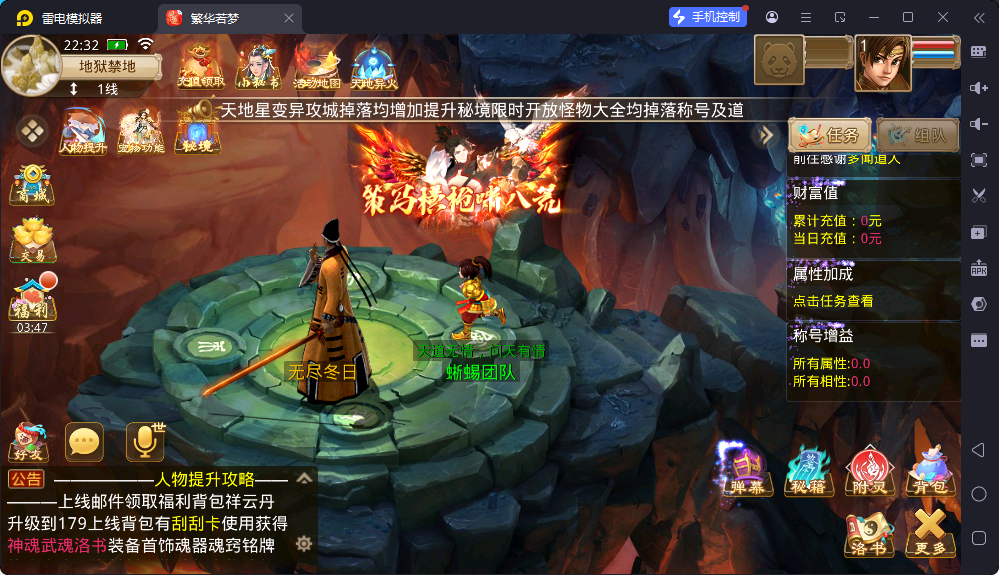
Task: Click the emulator's 手机控制 button
Action: (x=706, y=17)
